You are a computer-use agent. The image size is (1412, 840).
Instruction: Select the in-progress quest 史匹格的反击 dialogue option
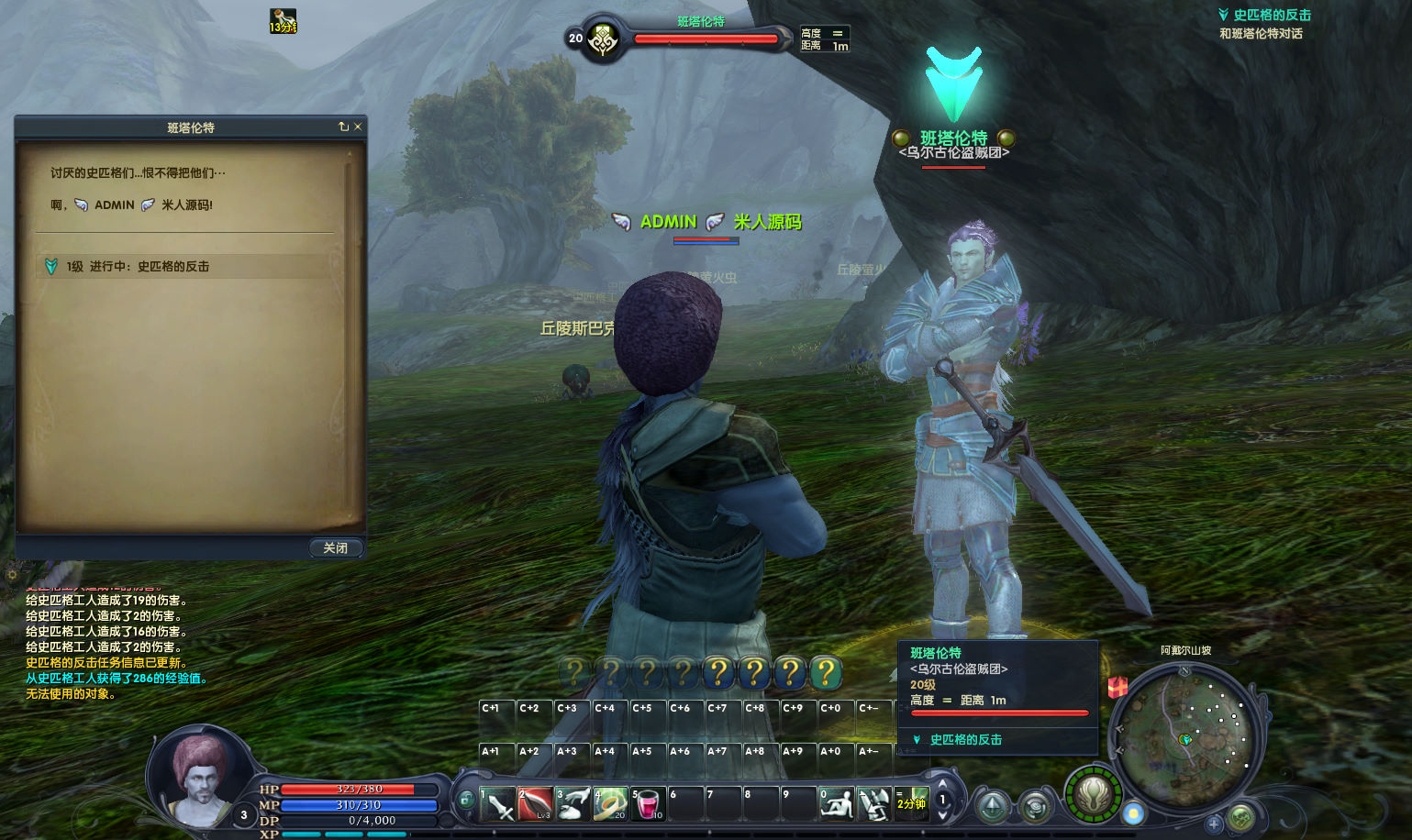tap(138, 267)
